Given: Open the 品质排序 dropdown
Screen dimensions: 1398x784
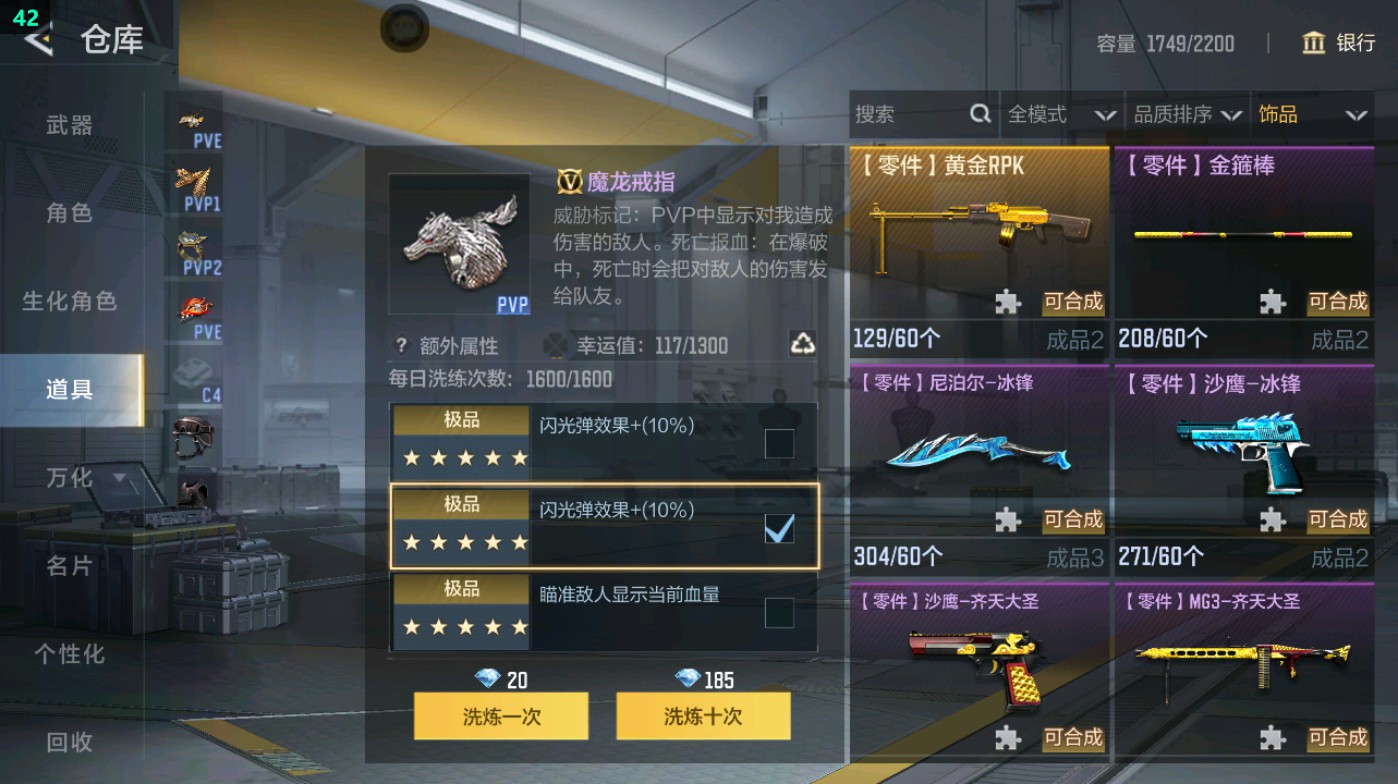Looking at the screenshot, I should point(1190,115).
